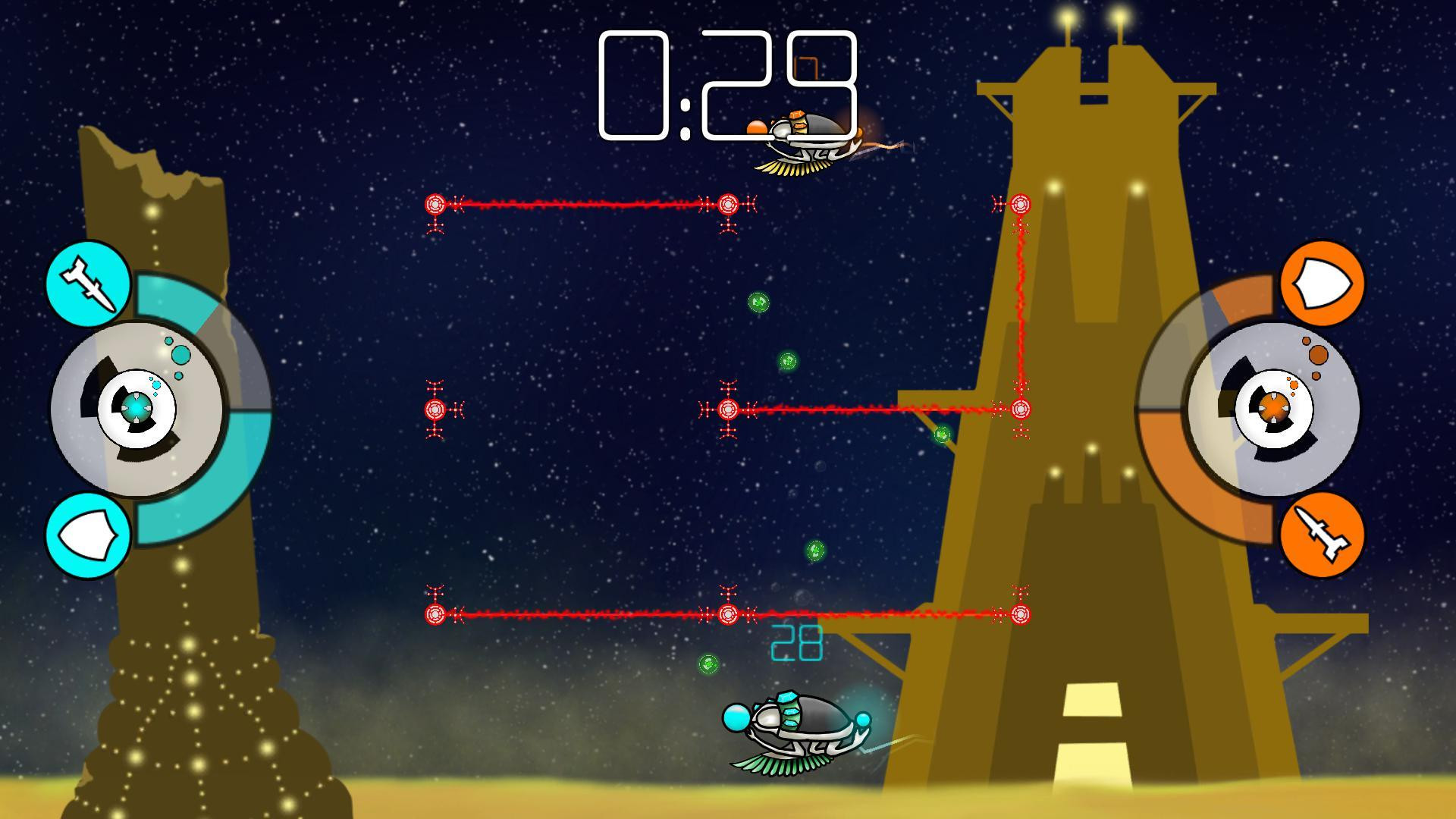The height and width of the screenshot is (819, 1456).
Task: Activate the cyan shield ability icon
Action: (89, 535)
